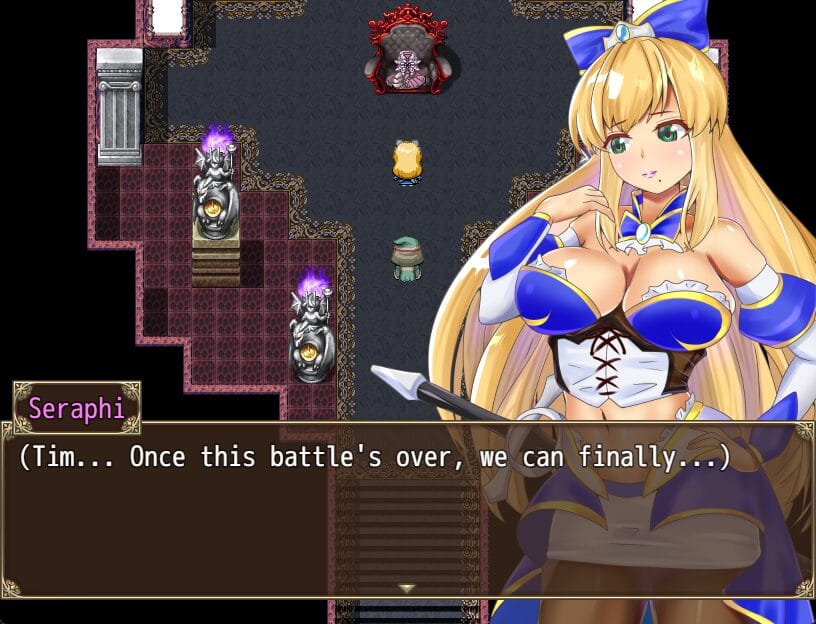Click the dialogue continue arrow indicator

tap(407, 588)
